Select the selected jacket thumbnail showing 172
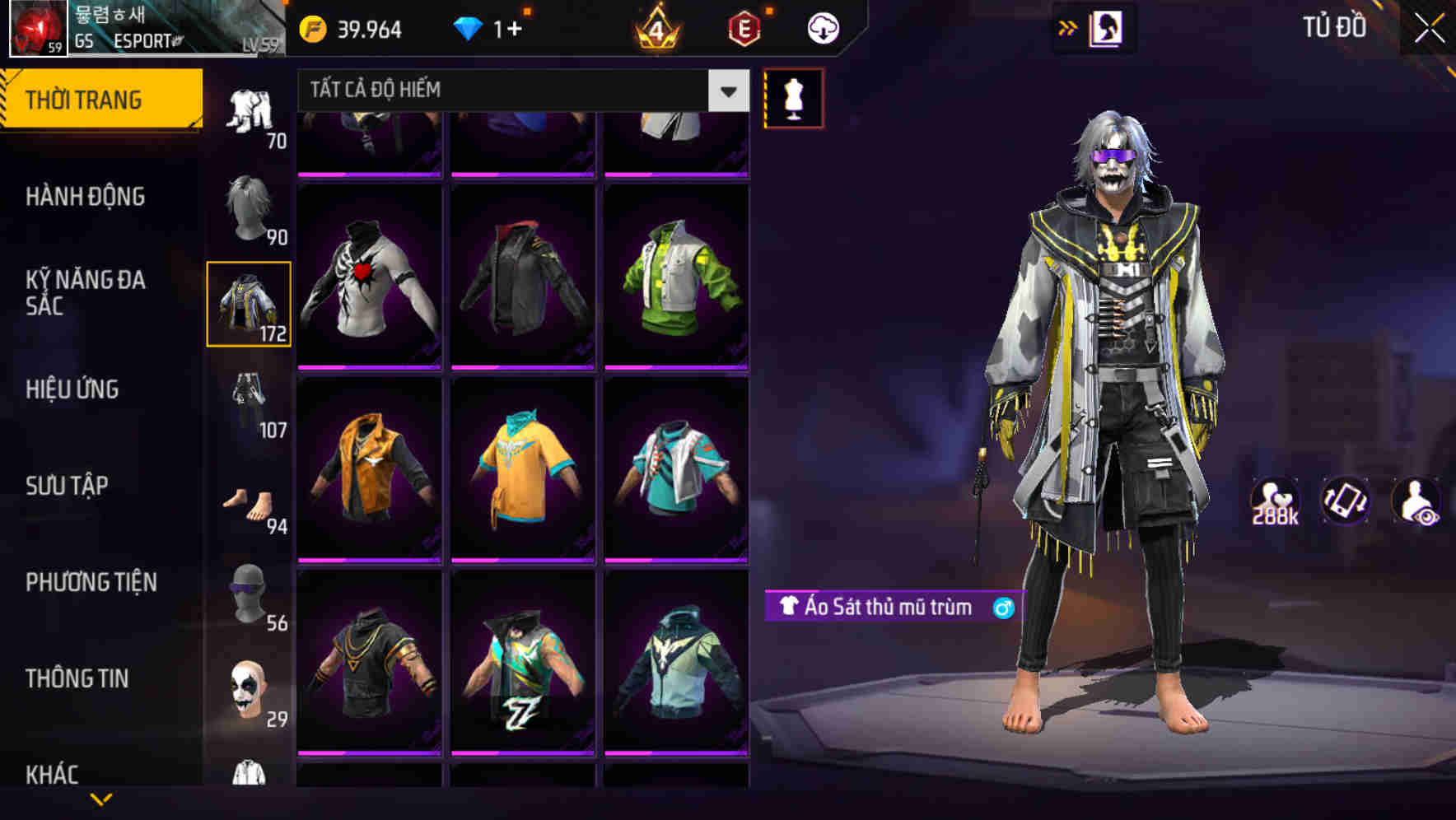Screen dimensions: 1456x820 pos(248,303)
